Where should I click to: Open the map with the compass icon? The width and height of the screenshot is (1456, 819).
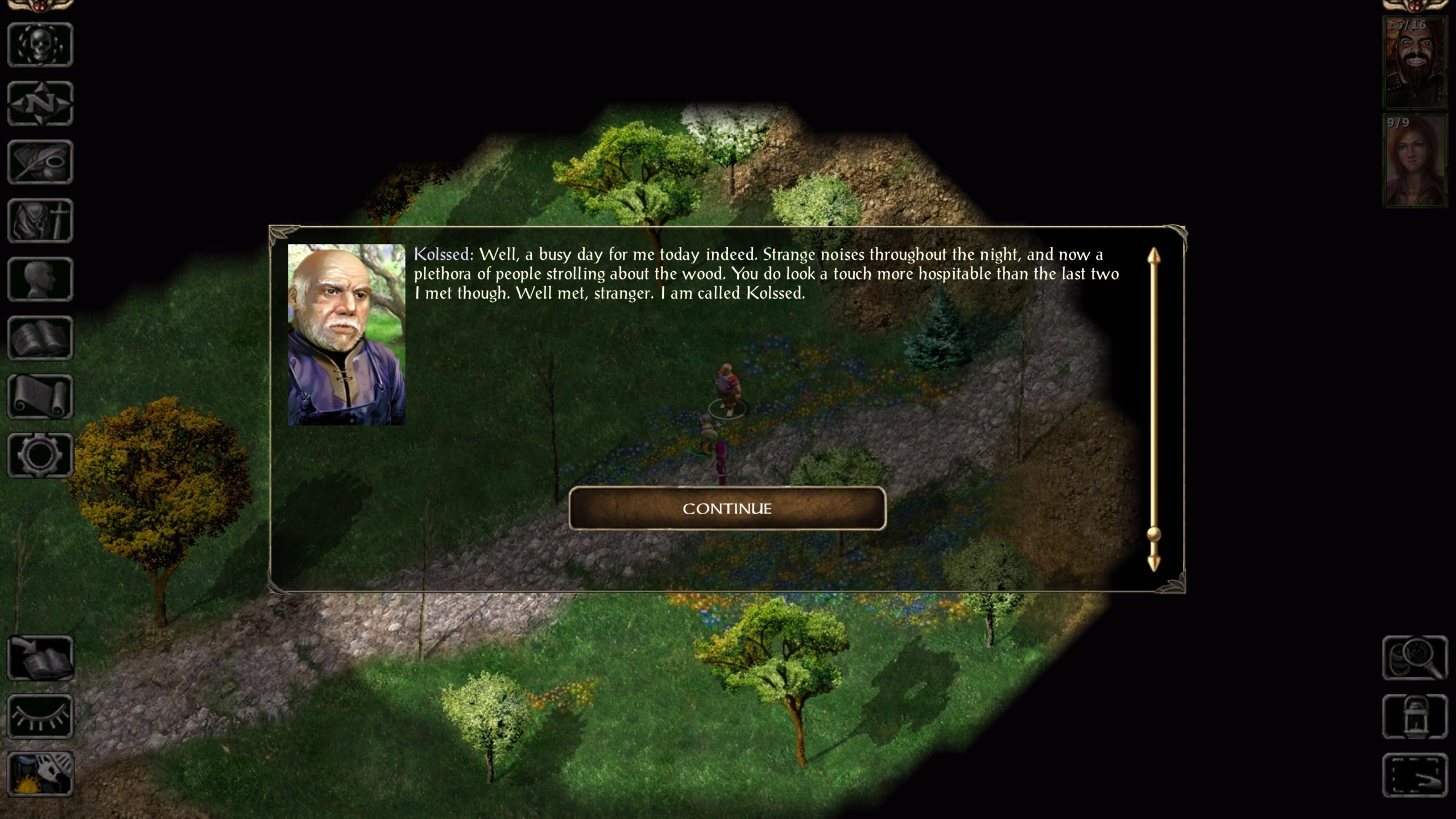click(40, 104)
